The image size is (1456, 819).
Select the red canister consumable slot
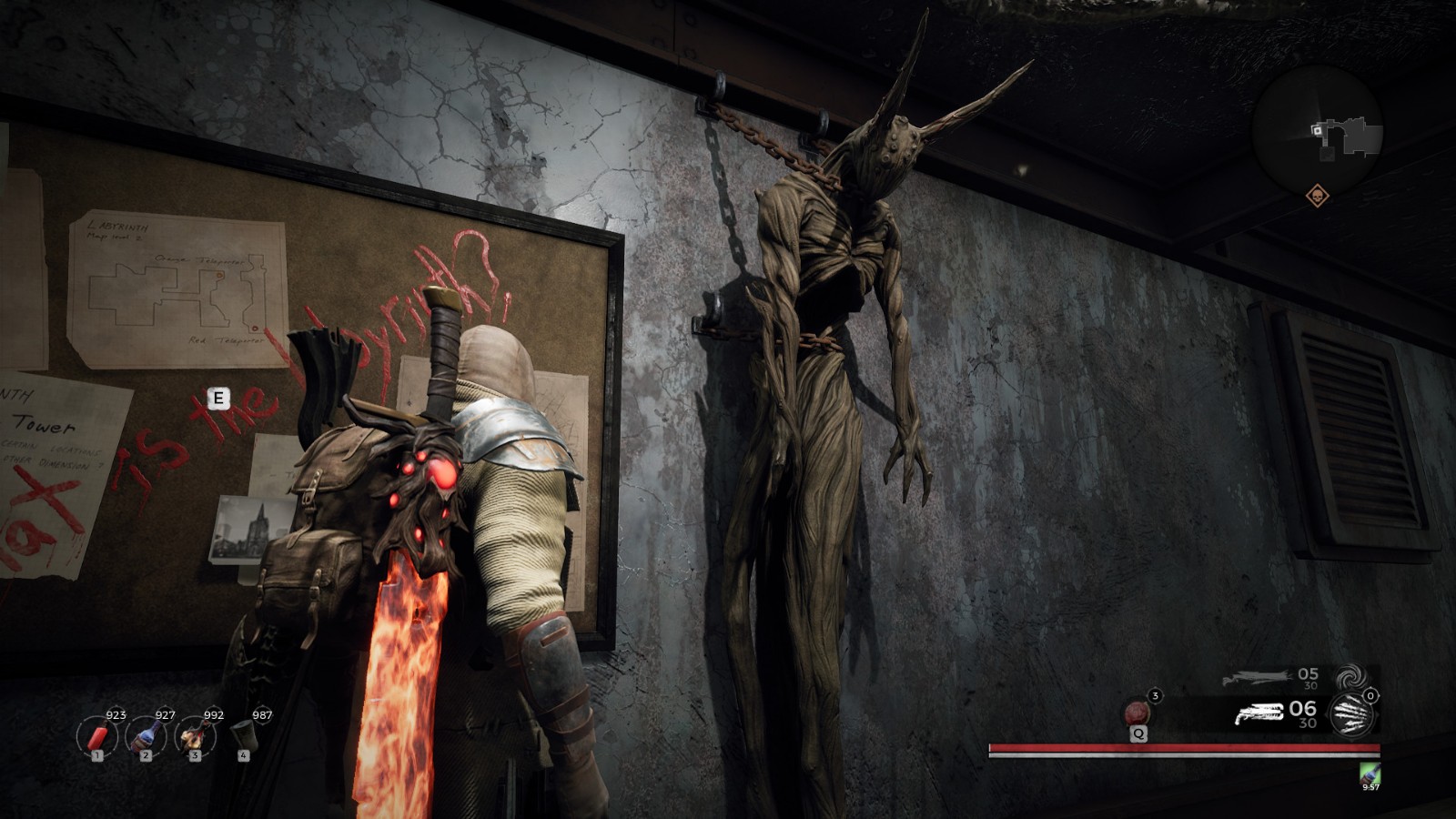coord(96,735)
